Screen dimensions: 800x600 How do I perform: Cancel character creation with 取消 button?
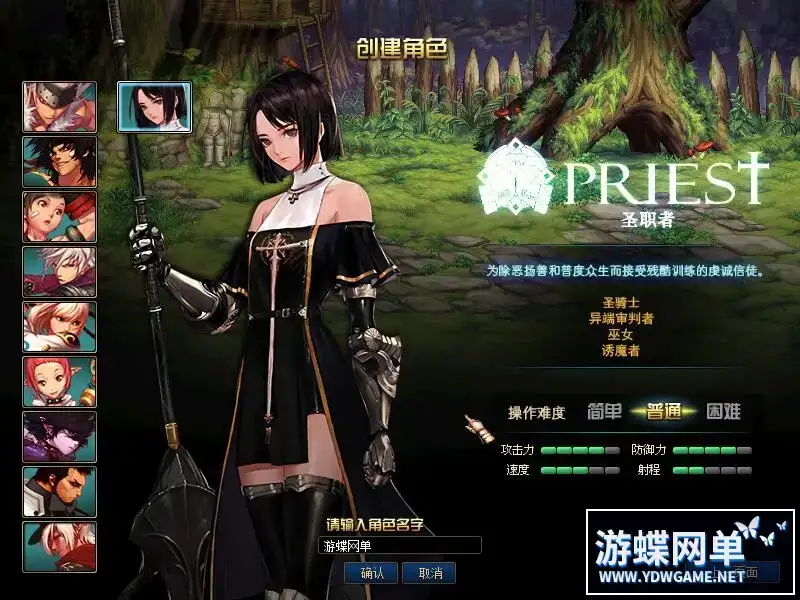click(430, 573)
